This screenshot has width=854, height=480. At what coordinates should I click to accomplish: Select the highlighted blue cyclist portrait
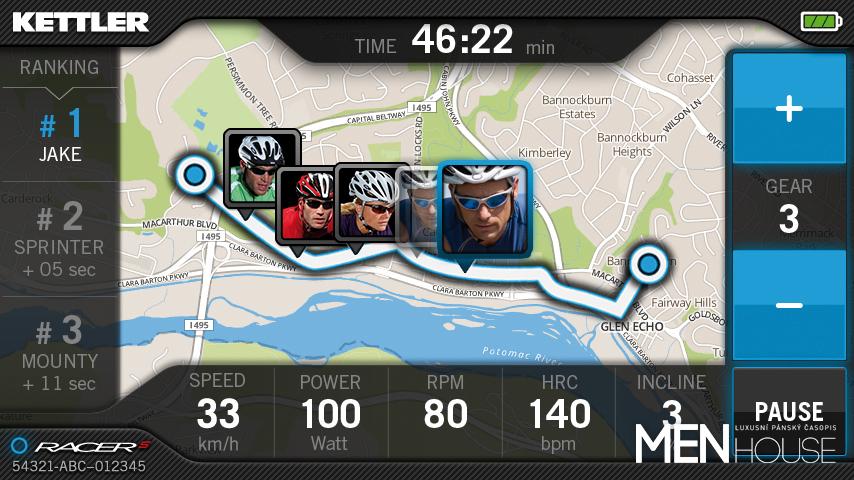coord(485,207)
